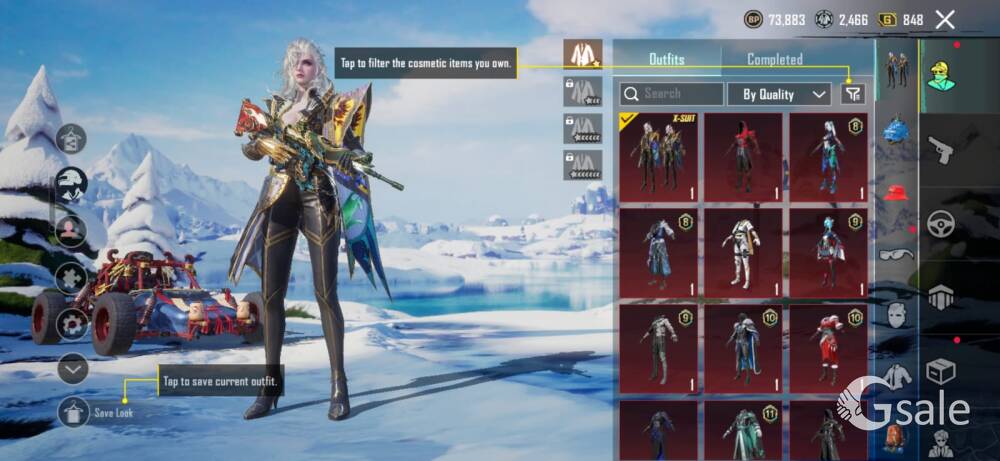The width and height of the screenshot is (1000, 461).
Task: Close the inventory with the X button
Action: (945, 19)
